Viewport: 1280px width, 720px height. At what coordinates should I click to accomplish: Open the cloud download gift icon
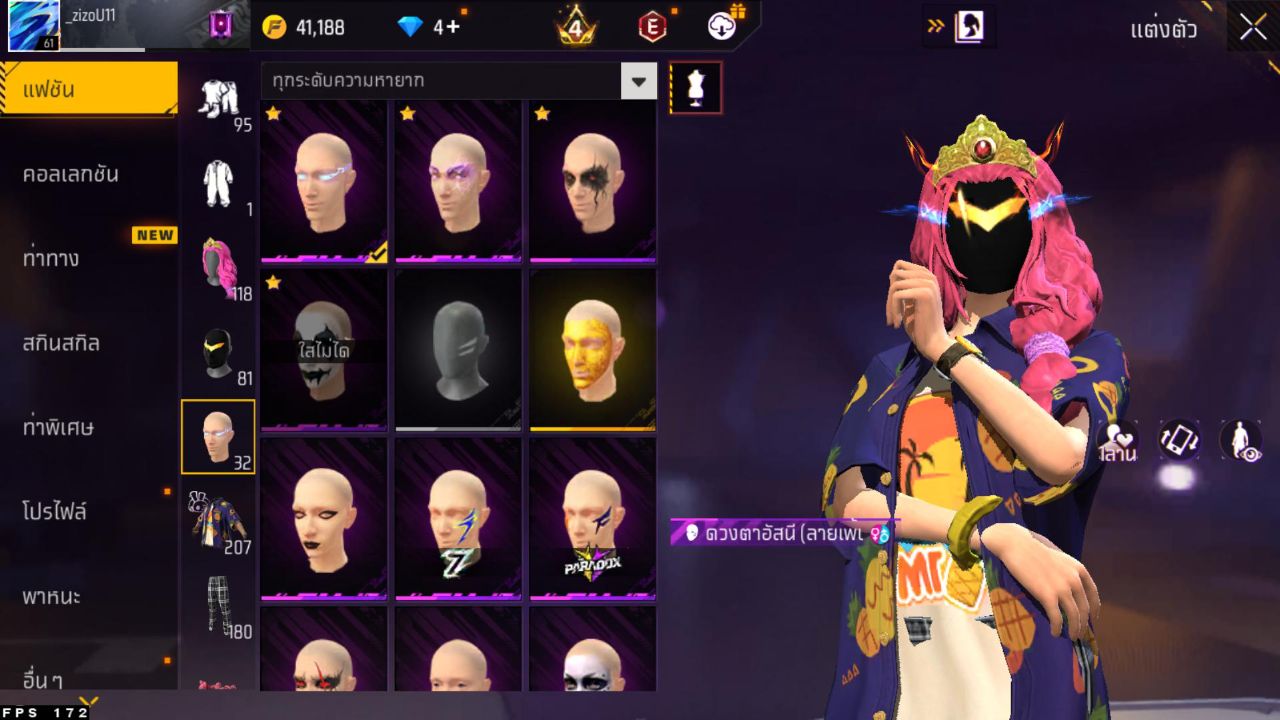(719, 27)
